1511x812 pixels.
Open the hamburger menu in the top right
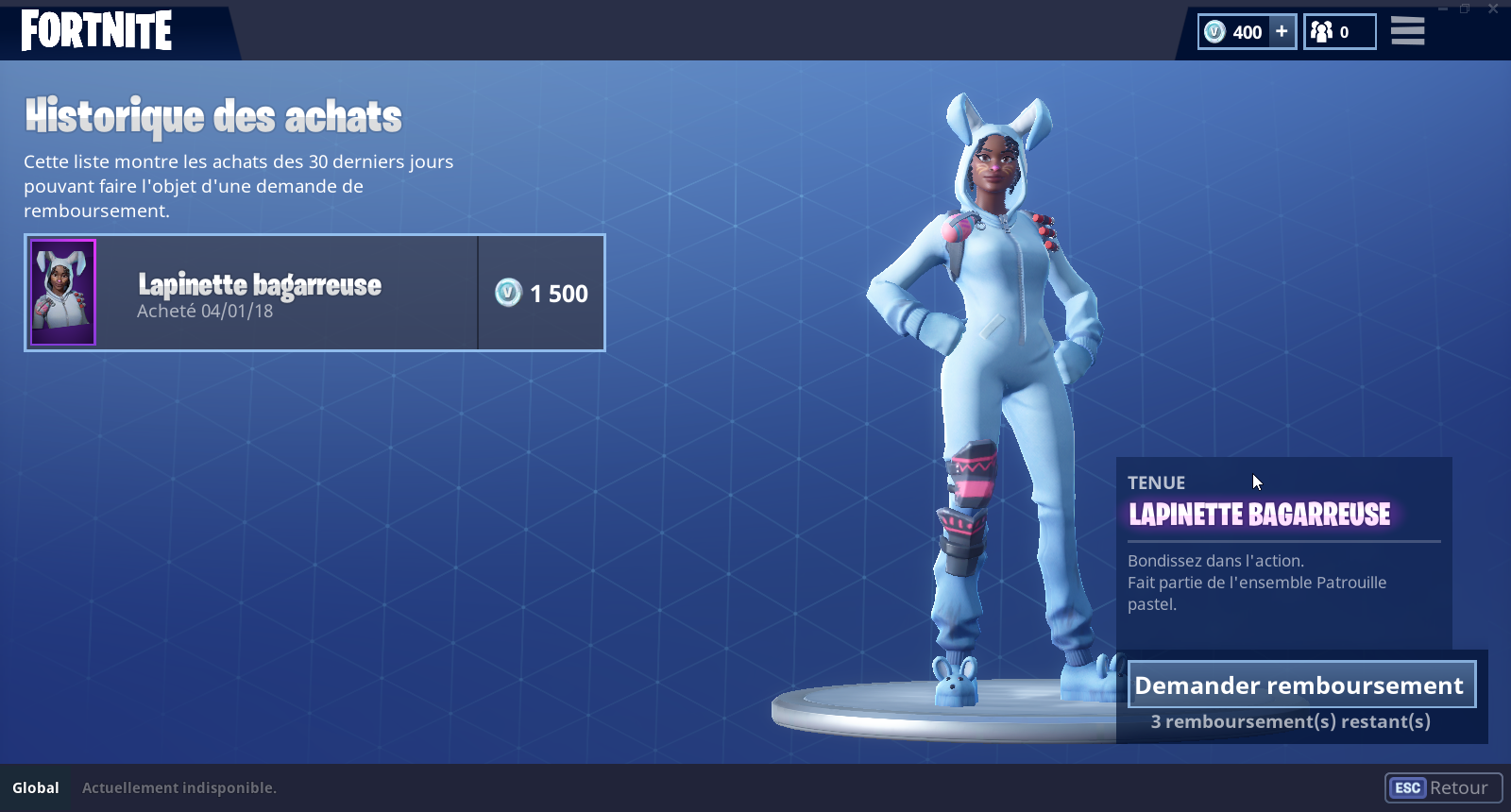pos(1407,31)
